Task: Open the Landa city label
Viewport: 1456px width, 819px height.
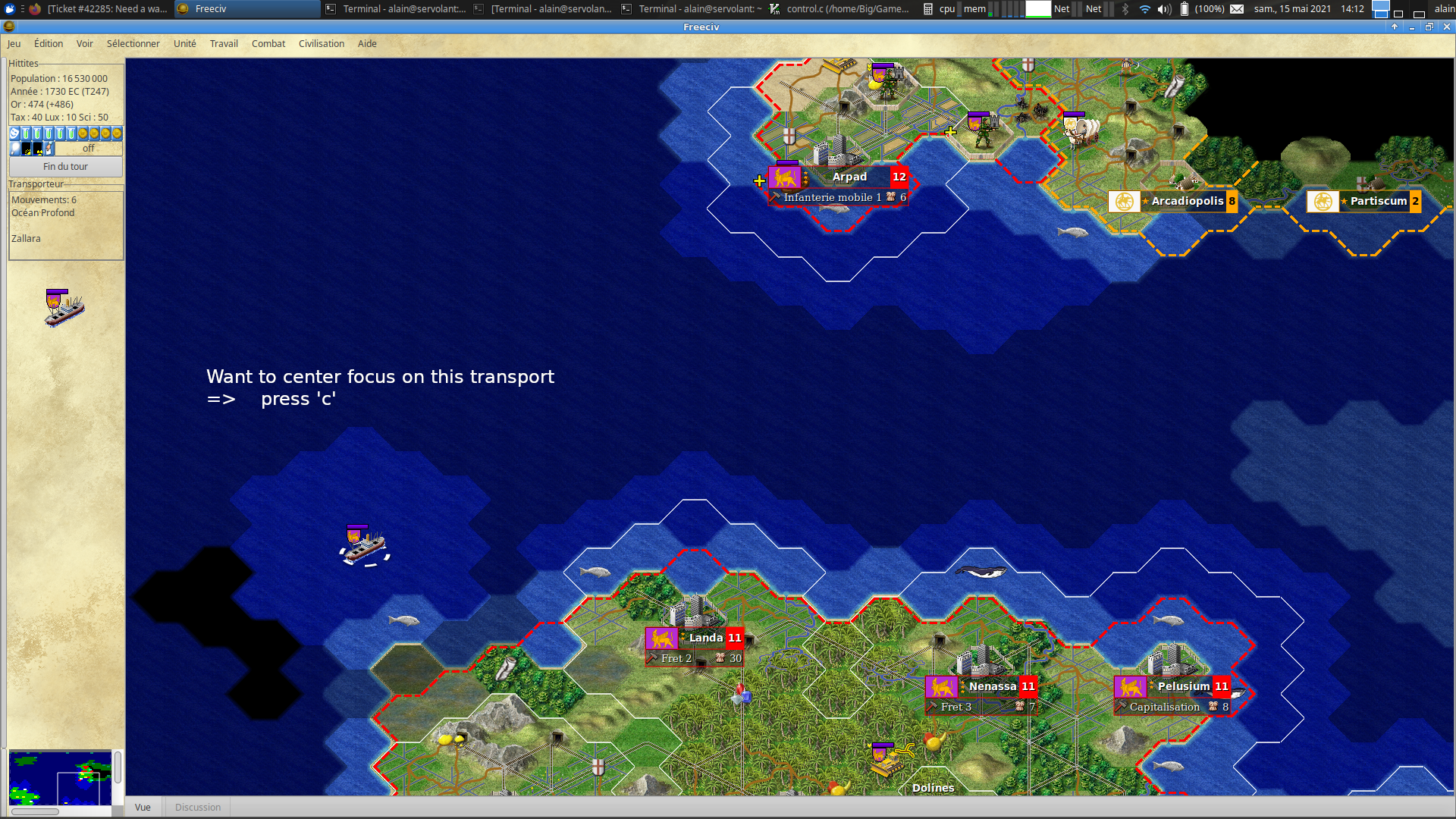Action: coord(705,639)
